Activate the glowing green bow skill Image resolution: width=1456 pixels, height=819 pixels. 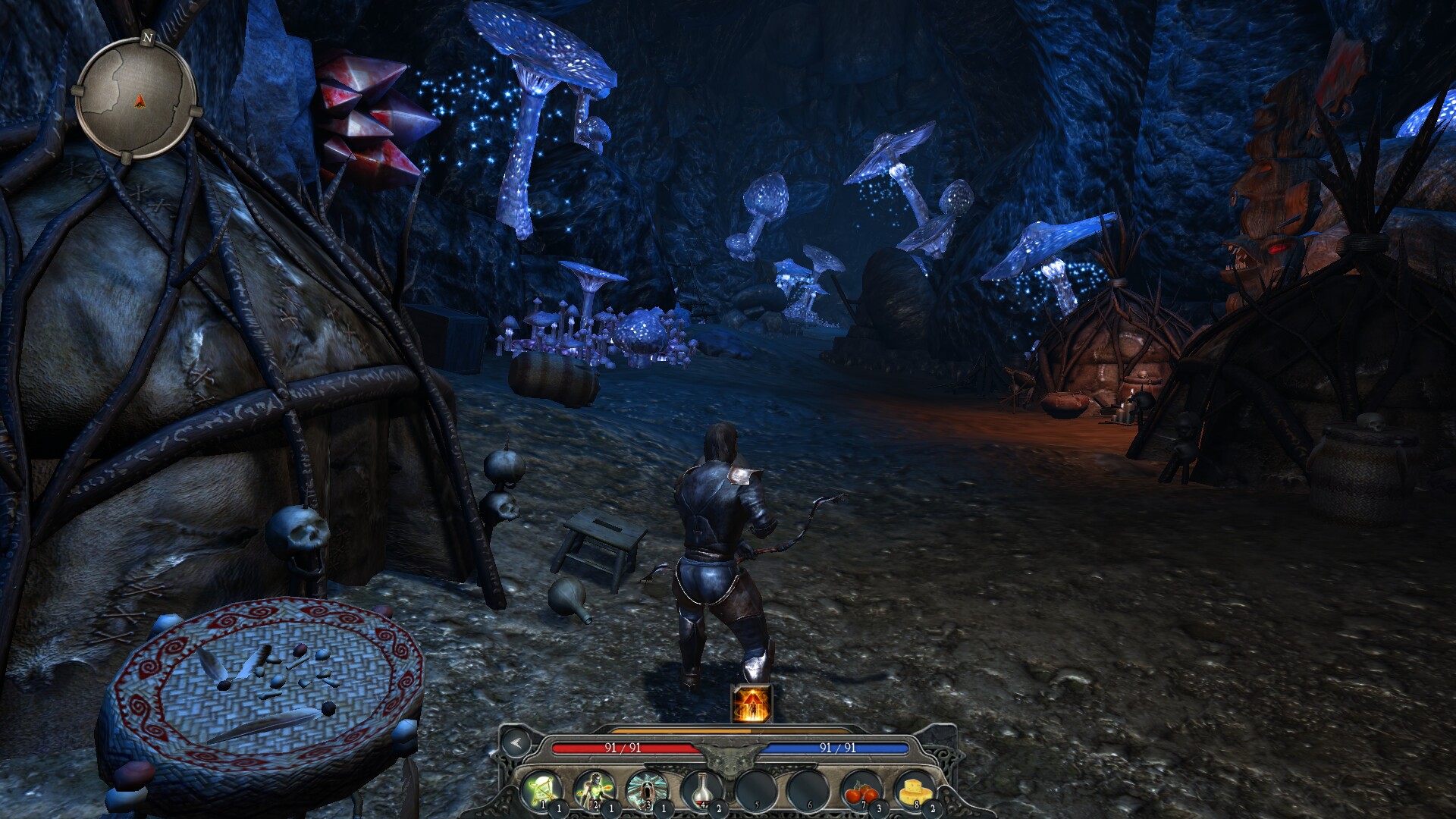541,789
